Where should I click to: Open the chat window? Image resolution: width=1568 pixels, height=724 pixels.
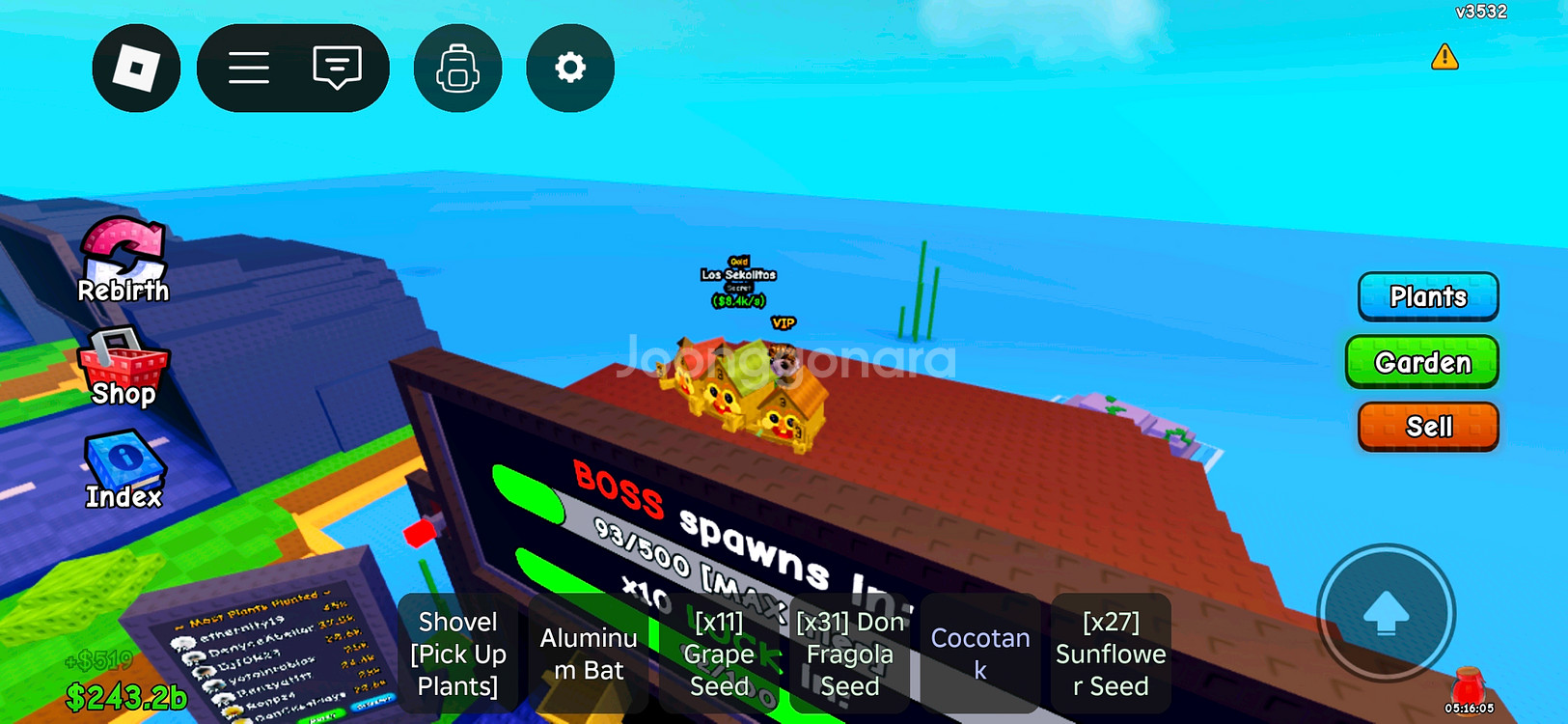click(x=337, y=69)
